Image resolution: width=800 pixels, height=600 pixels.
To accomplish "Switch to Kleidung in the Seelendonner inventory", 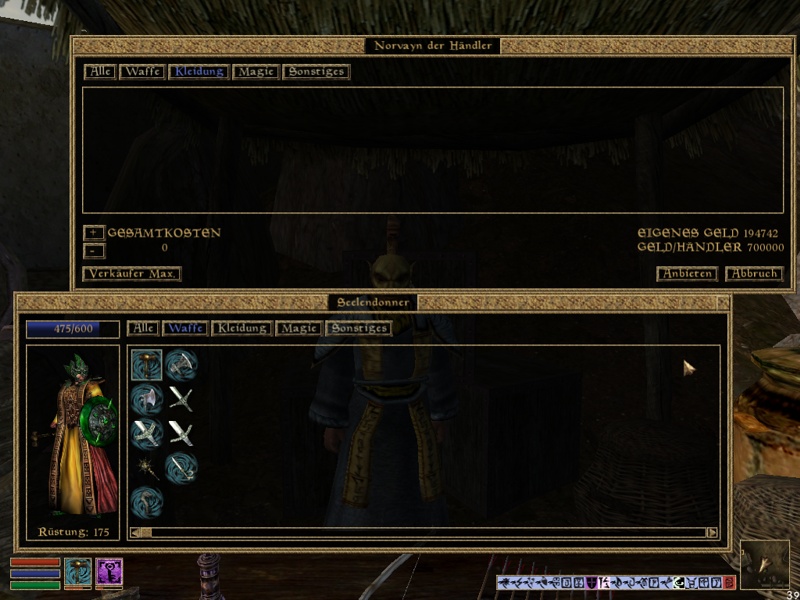I will (x=241, y=328).
